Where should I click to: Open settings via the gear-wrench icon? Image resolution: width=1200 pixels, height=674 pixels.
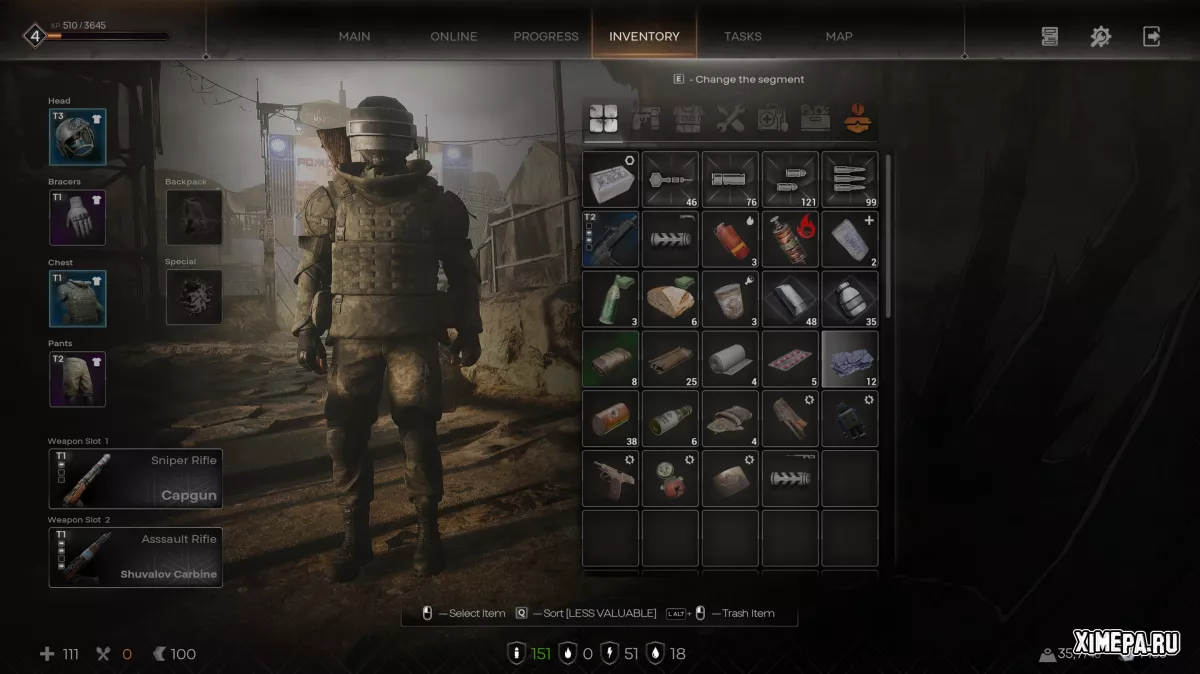point(1100,37)
